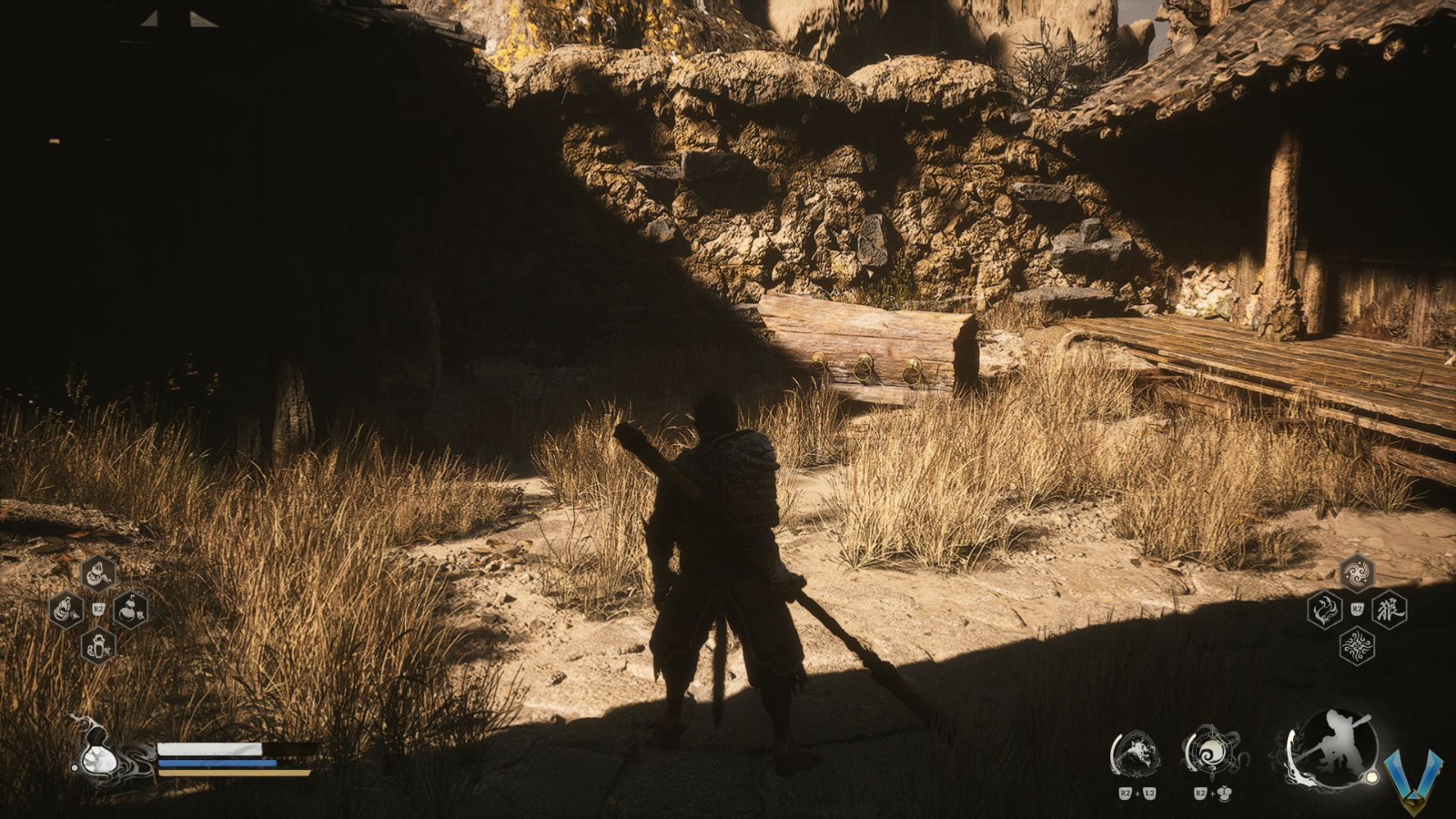The height and width of the screenshot is (819, 1456).
Task: Activate the Immobilize spell icon
Action: (x=1325, y=608)
